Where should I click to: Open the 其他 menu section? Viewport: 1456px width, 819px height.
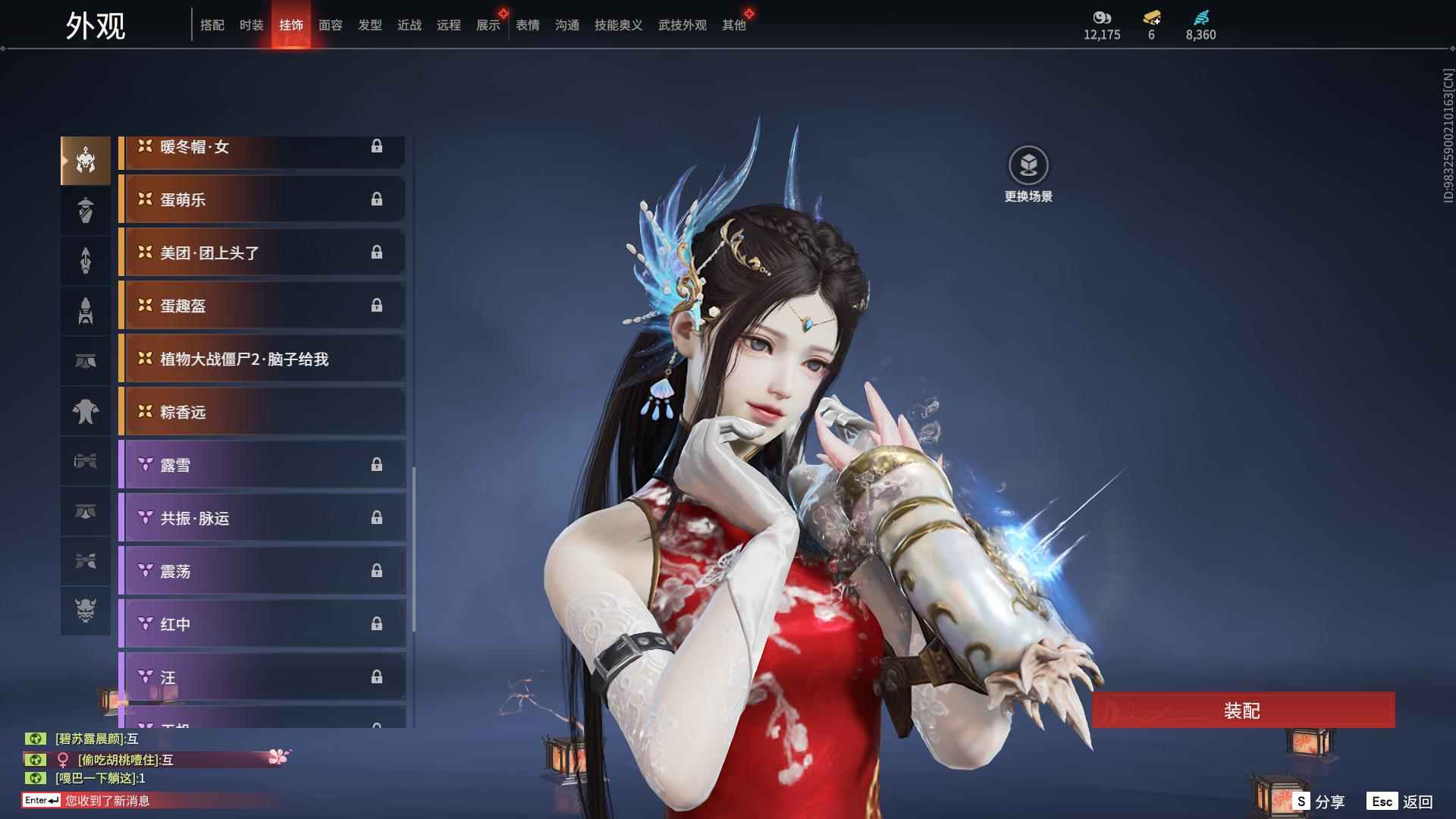(x=733, y=24)
